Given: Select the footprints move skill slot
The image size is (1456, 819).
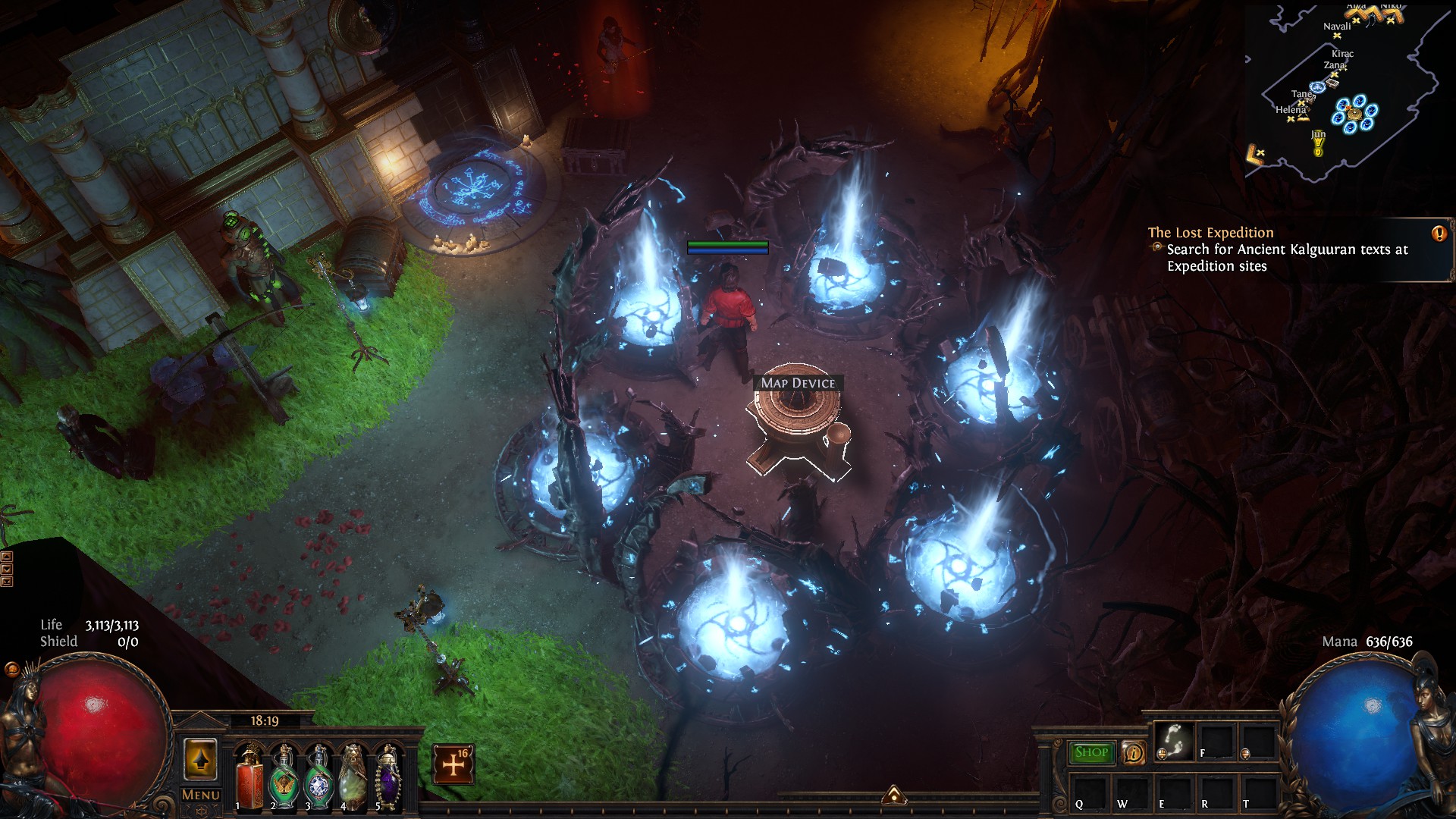Looking at the screenshot, I should (1175, 740).
